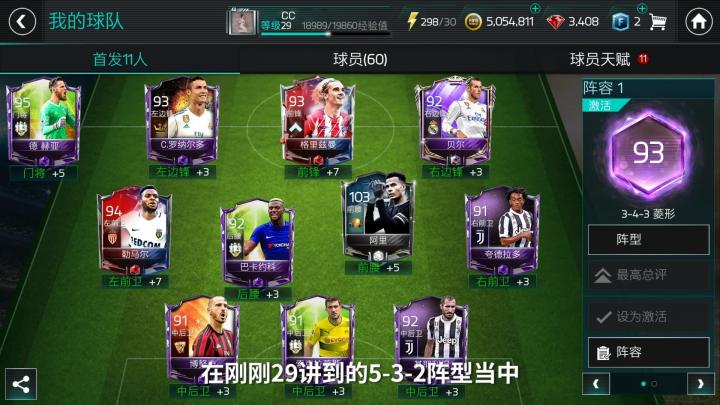
Task: Open the home screen
Action: click(700, 21)
